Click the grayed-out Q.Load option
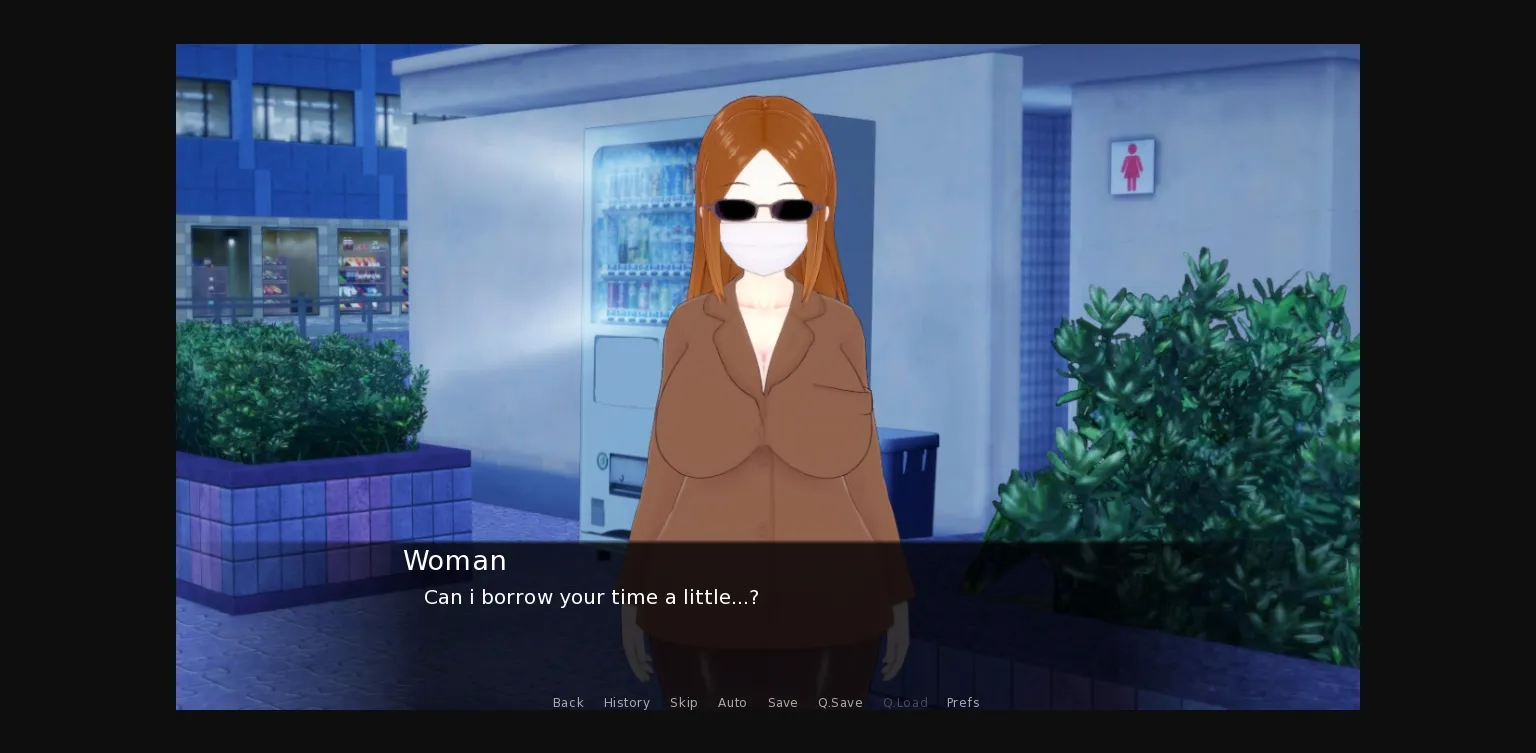The image size is (1536, 753). click(905, 703)
